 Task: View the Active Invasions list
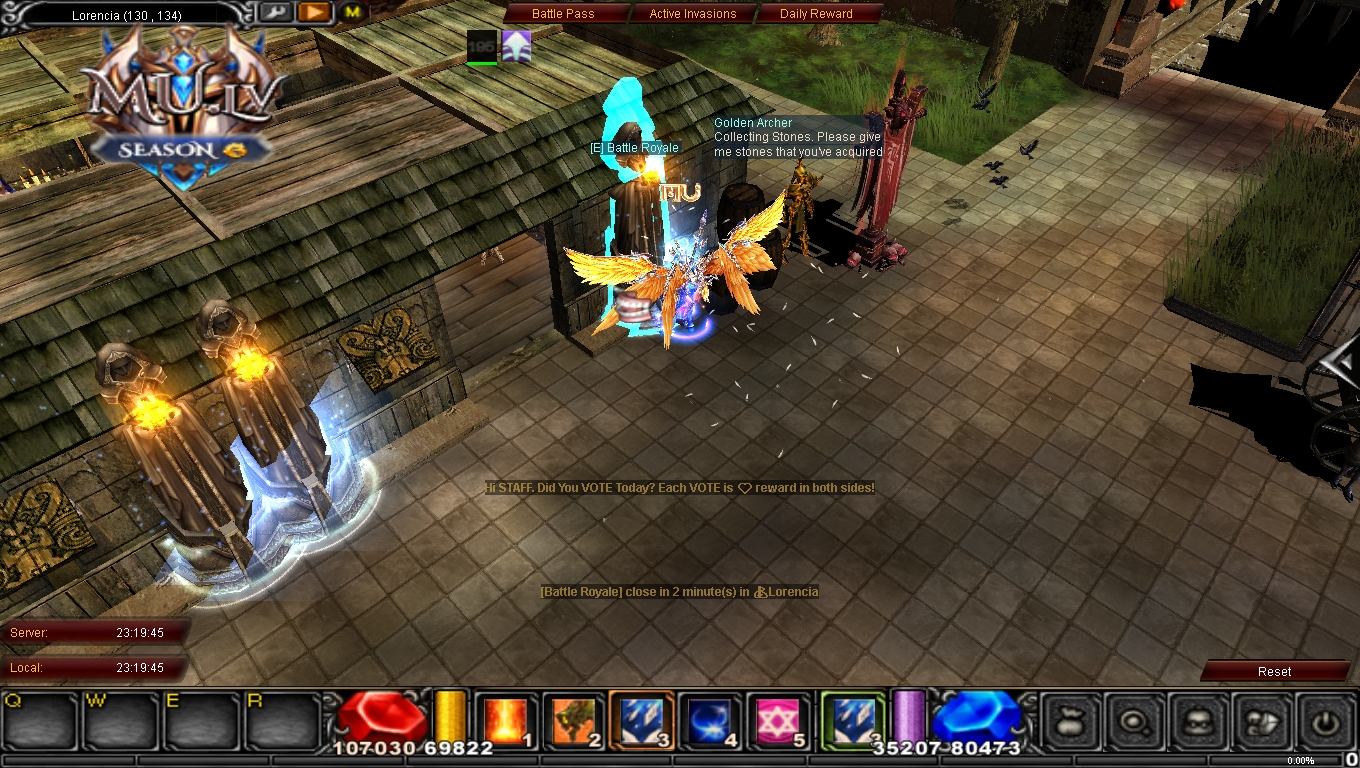click(x=695, y=13)
